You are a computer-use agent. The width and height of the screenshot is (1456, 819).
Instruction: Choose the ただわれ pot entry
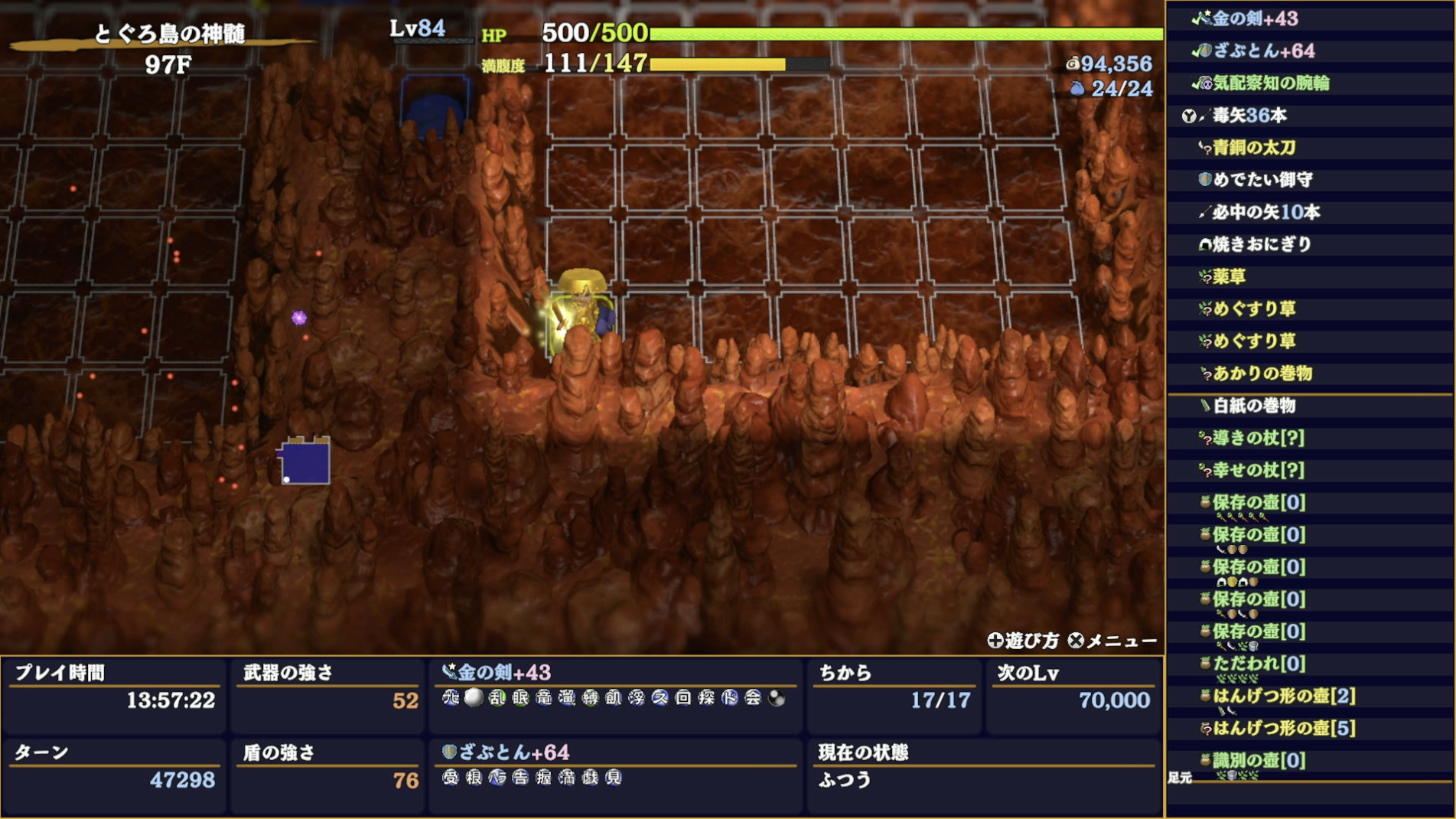point(1259,664)
